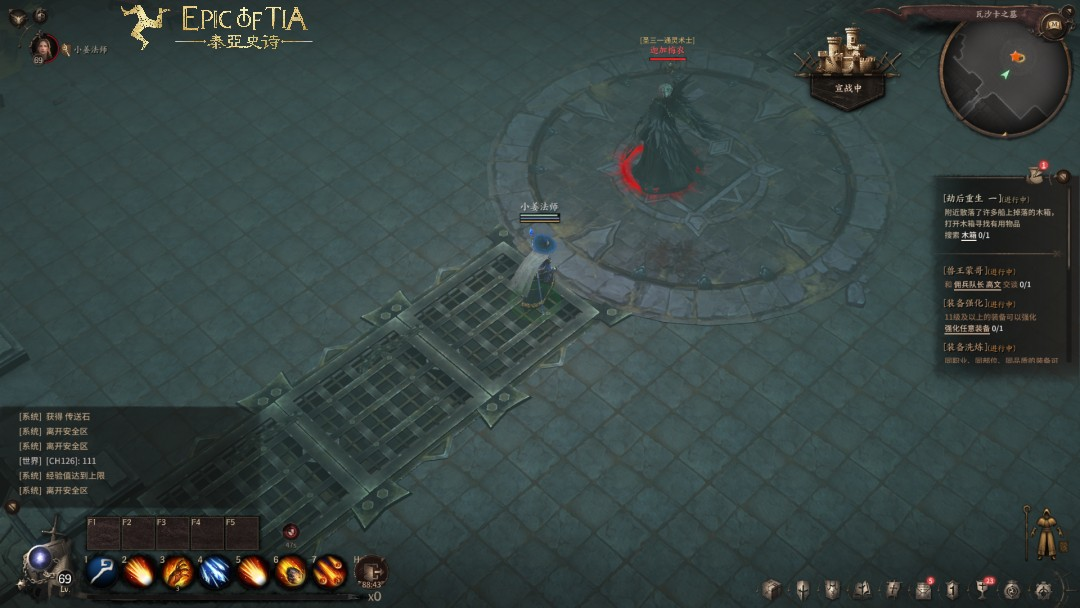Open the gear settings icon

point(1043,589)
